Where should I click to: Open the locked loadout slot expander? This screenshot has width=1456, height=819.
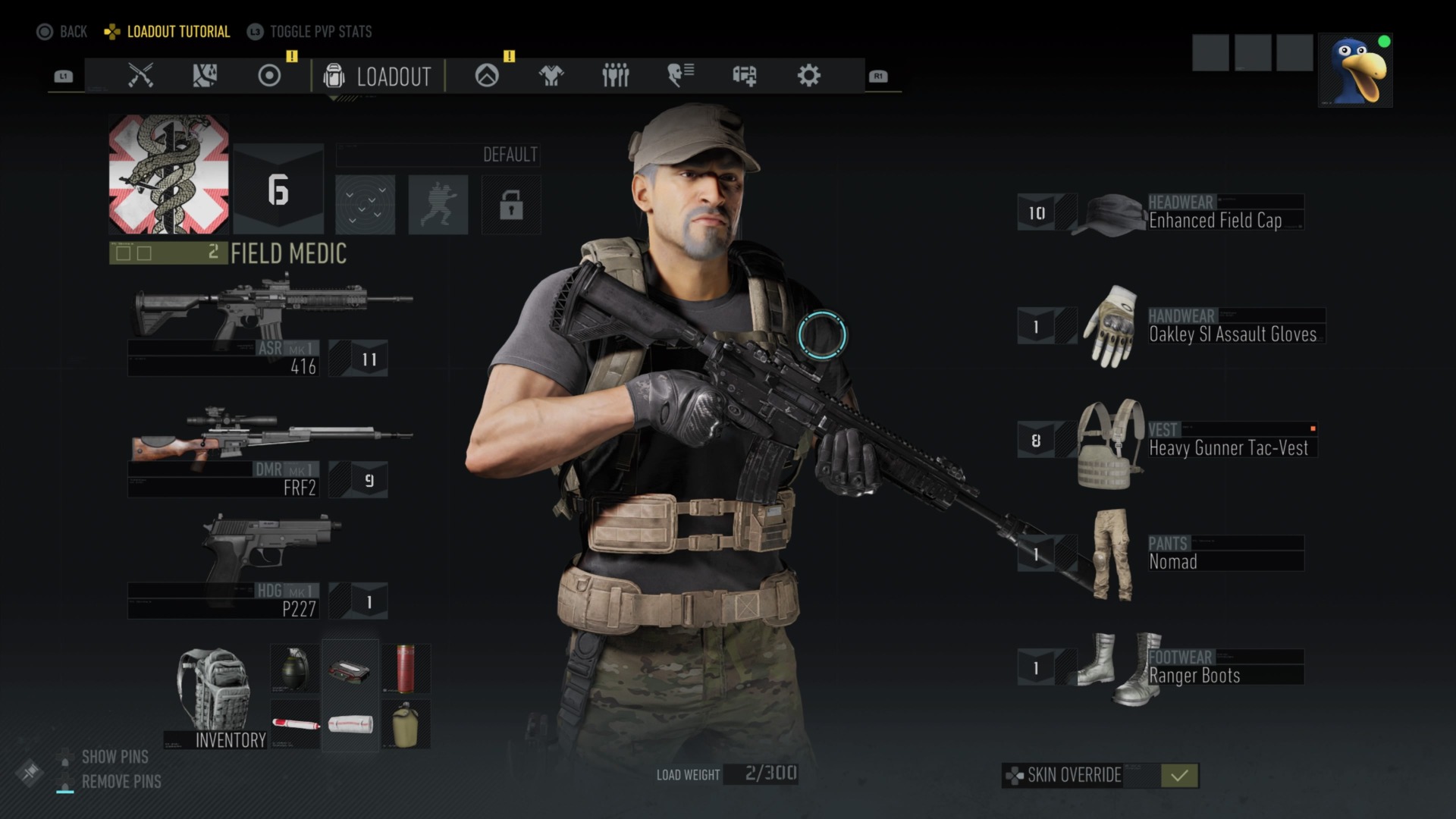tap(511, 206)
